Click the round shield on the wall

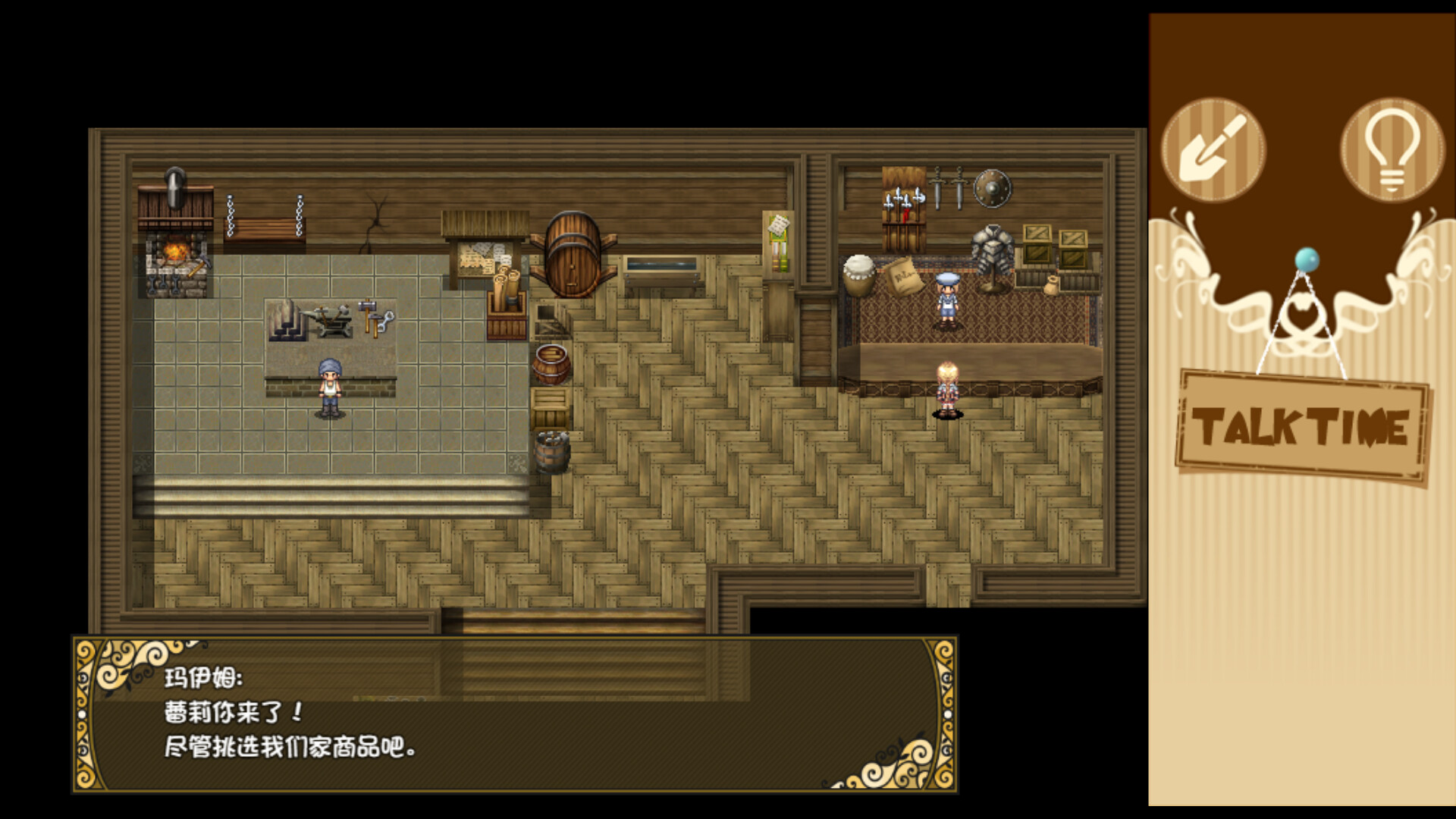992,188
